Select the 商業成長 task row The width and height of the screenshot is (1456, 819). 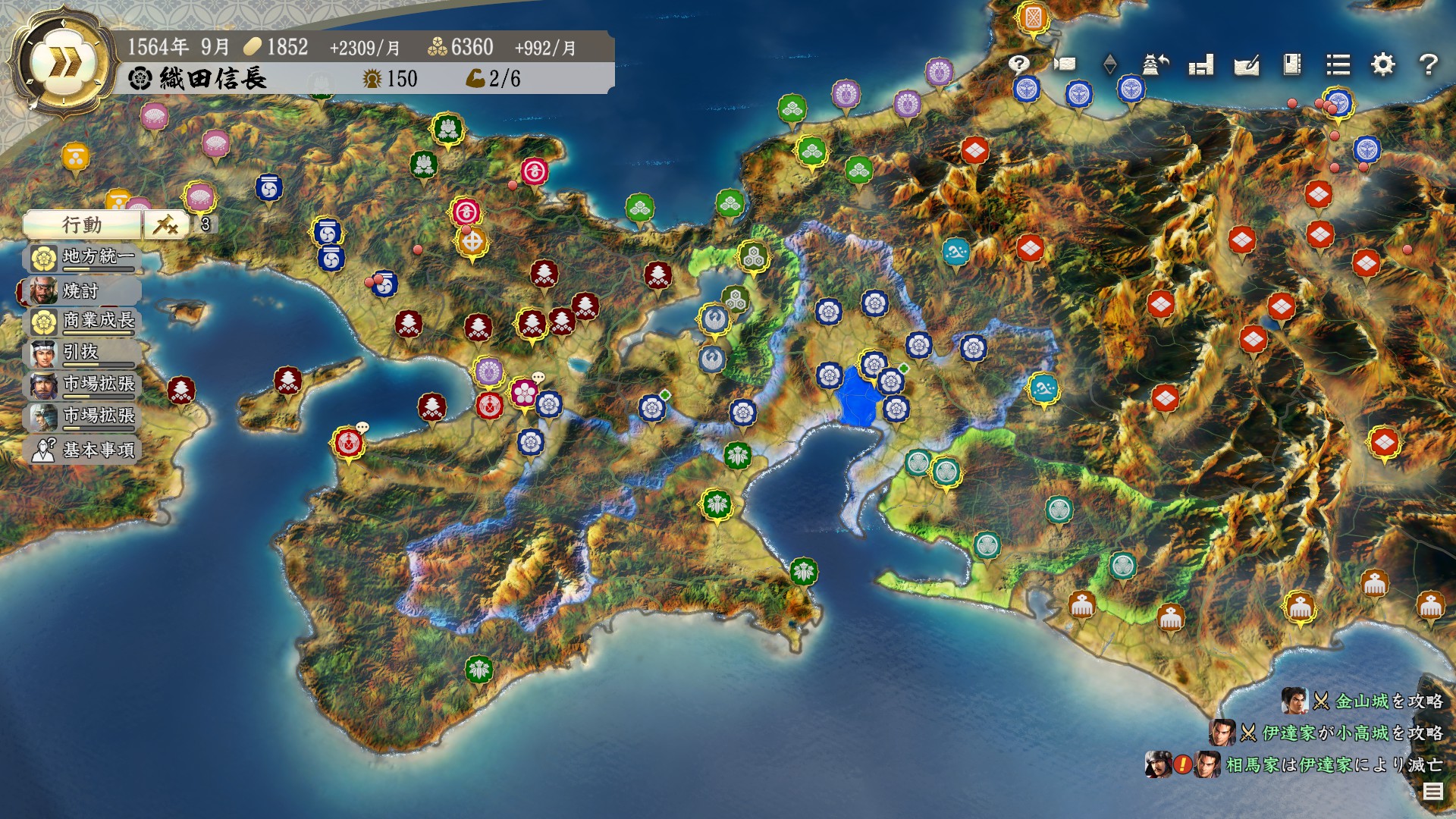pyautogui.click(x=83, y=322)
